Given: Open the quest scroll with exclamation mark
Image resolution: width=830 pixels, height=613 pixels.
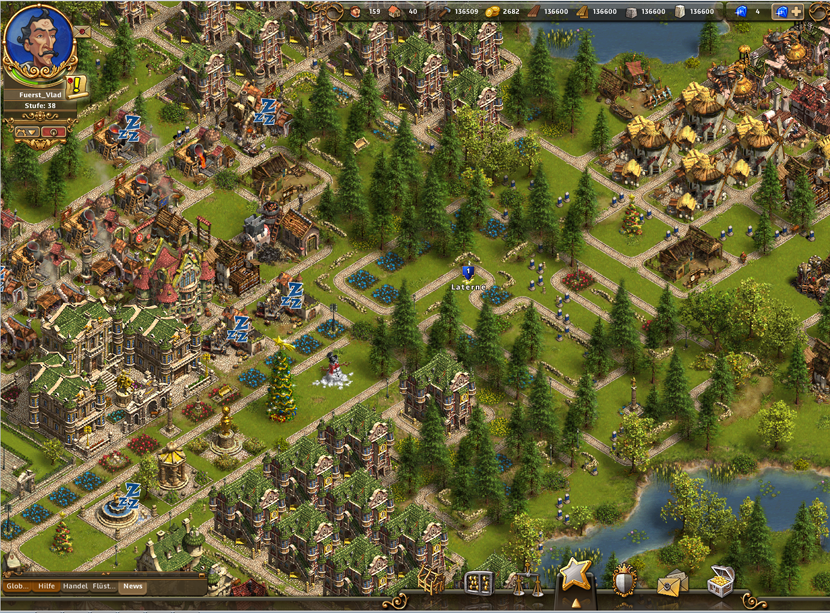Looking at the screenshot, I should [x=77, y=86].
